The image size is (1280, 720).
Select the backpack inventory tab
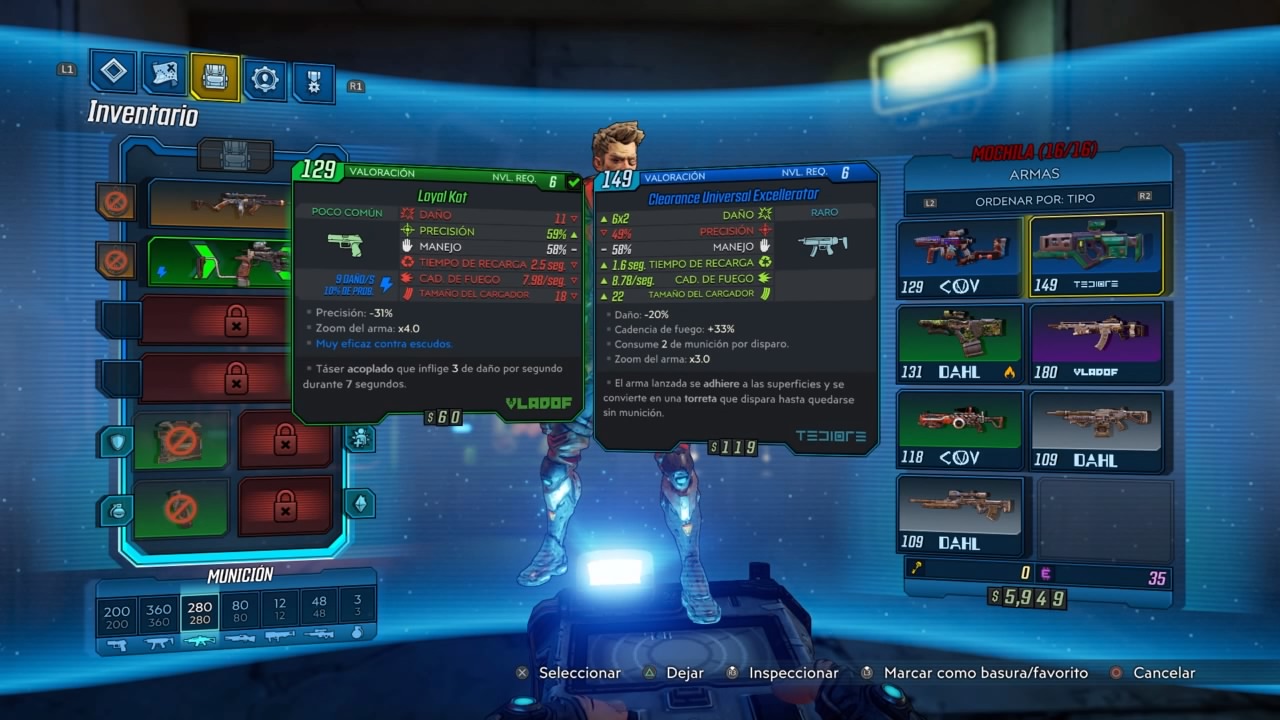215,77
